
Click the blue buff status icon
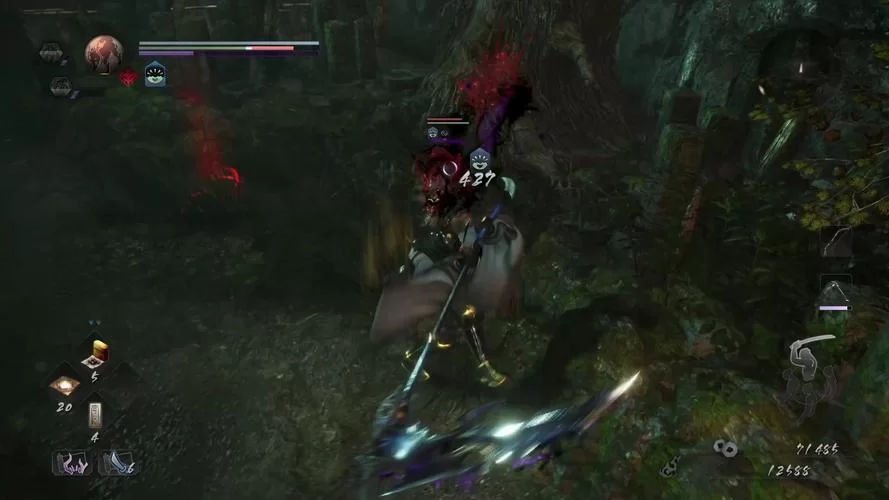155,73
